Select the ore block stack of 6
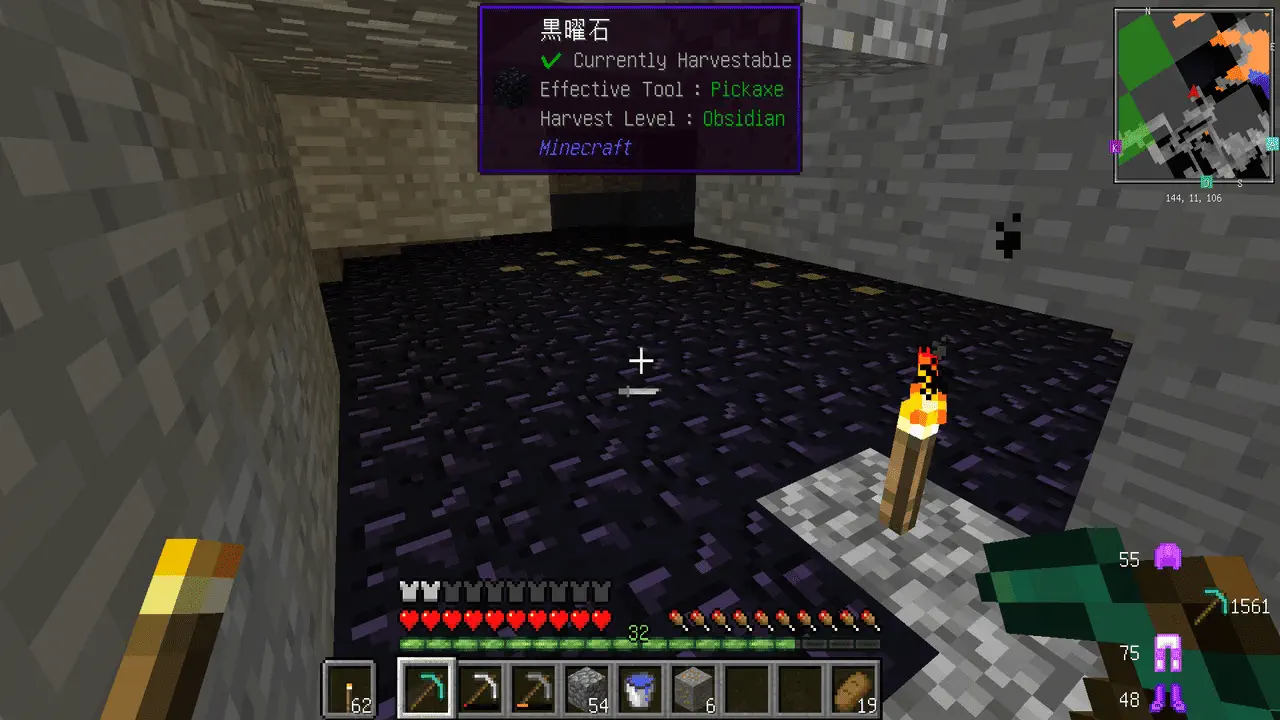The image size is (1280, 720). [x=696, y=689]
